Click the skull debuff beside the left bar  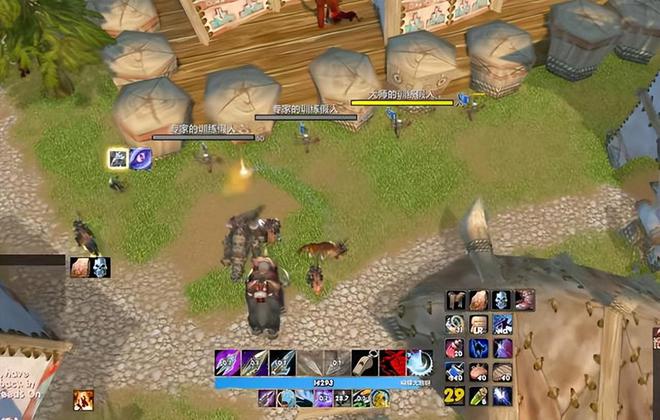click(100, 267)
